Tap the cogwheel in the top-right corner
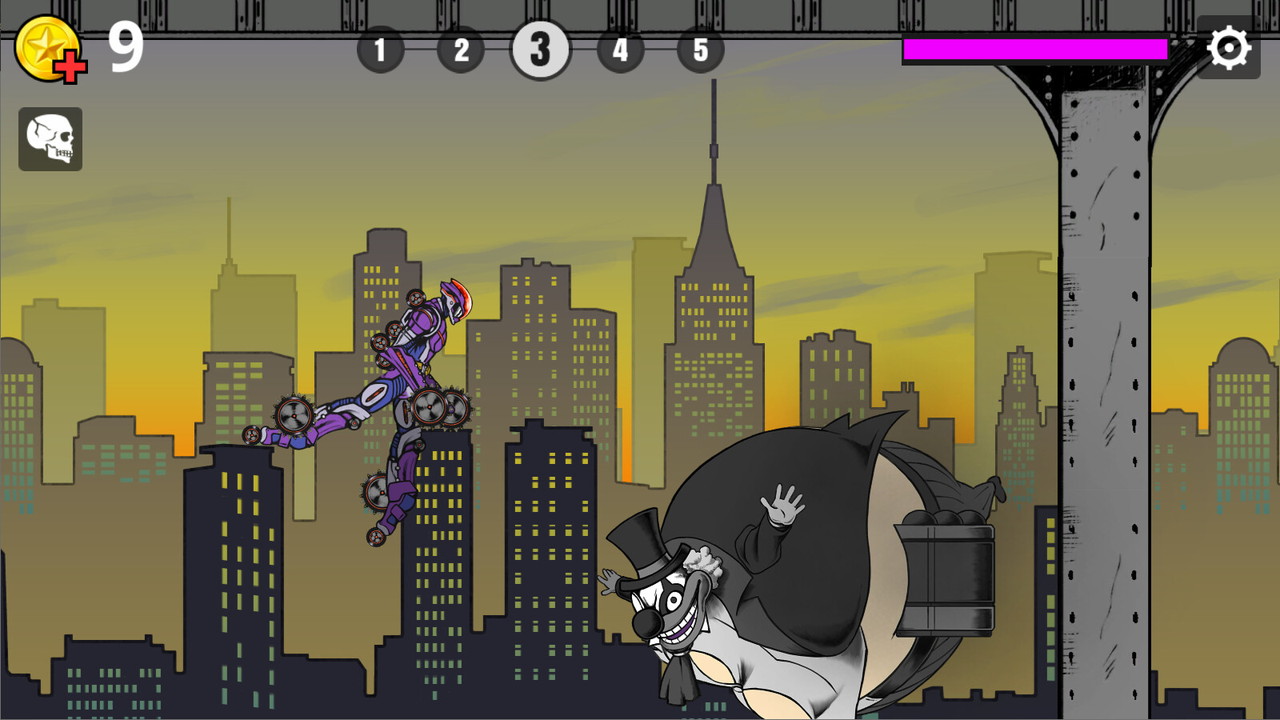 [1229, 46]
